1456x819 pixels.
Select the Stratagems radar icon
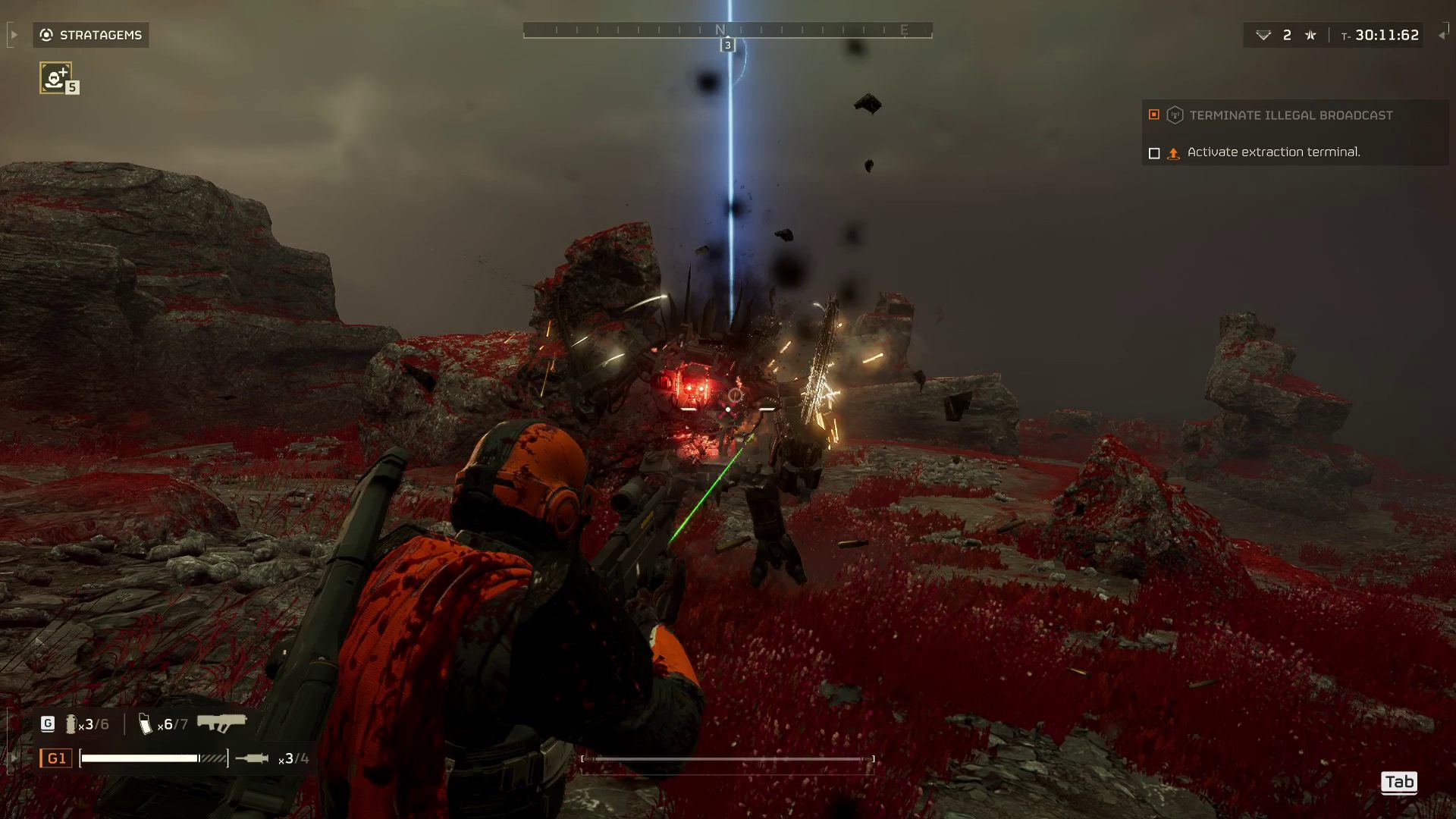[x=45, y=35]
